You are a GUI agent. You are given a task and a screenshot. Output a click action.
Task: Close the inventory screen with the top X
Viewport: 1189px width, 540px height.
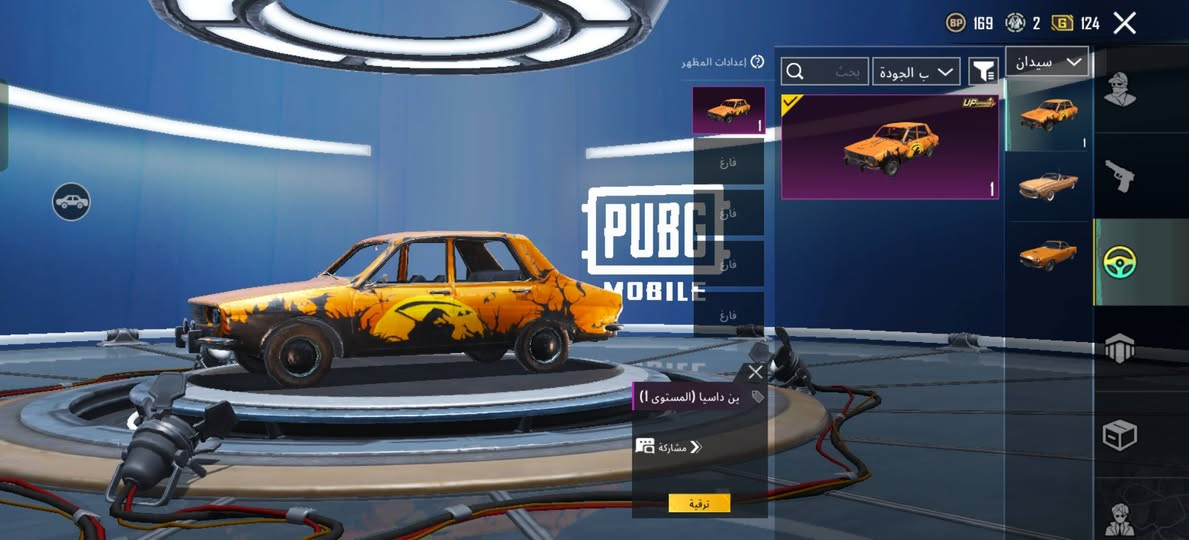tap(1124, 23)
